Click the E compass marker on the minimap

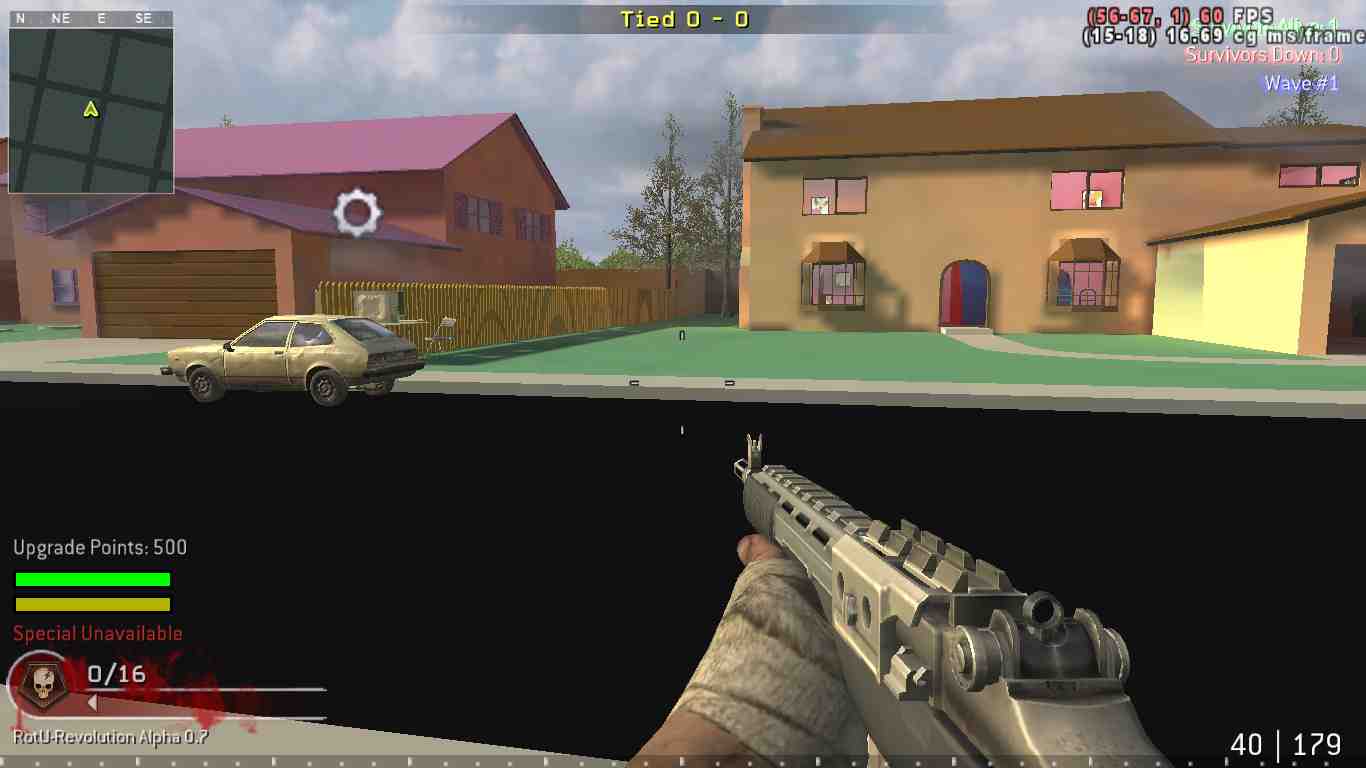tap(100, 17)
